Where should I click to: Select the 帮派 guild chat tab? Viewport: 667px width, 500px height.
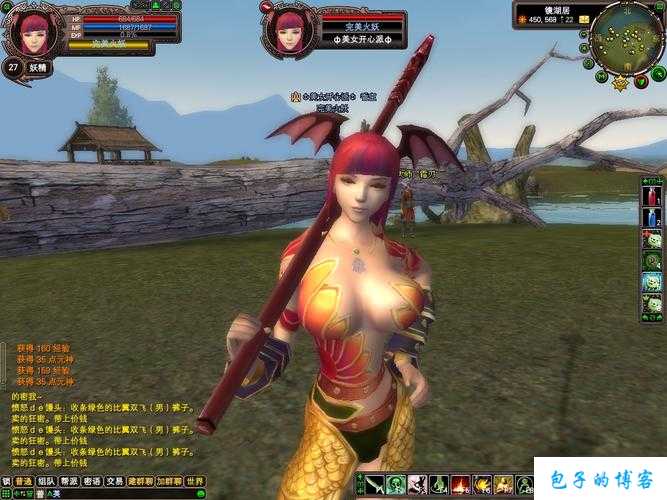pyautogui.click(x=69, y=481)
